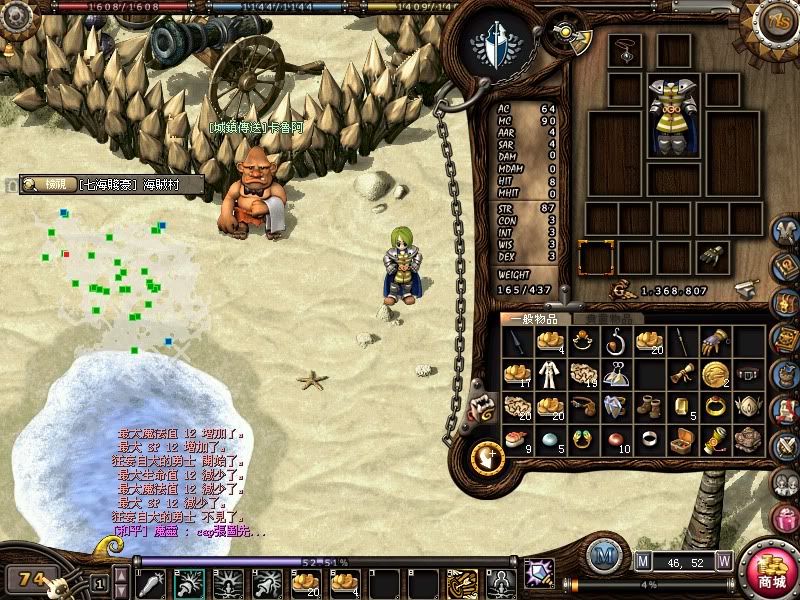Select the gold coin medallion item
Image resolution: width=800 pixels, height=600 pixels.
(x=715, y=374)
